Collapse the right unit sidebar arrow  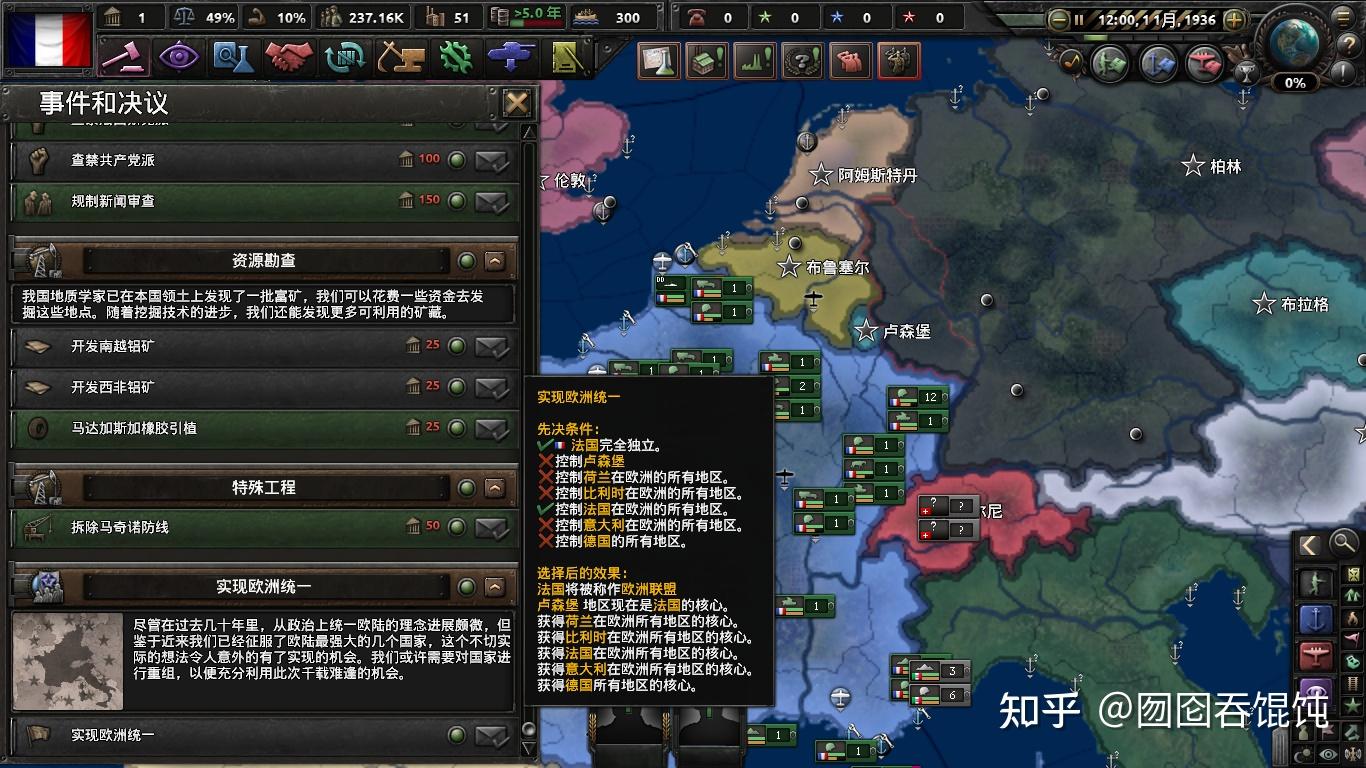[1311, 544]
